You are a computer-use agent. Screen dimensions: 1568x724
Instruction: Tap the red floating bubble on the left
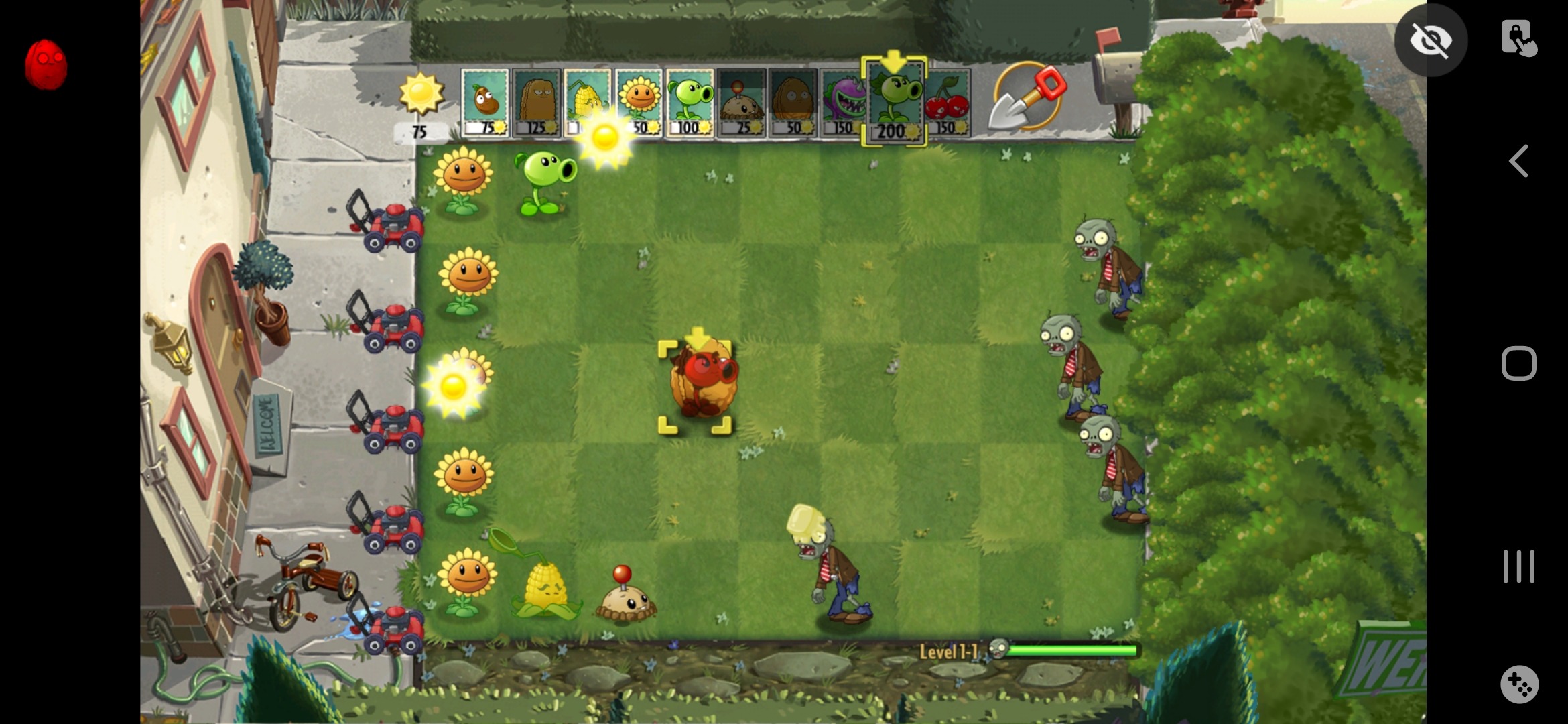point(46,62)
